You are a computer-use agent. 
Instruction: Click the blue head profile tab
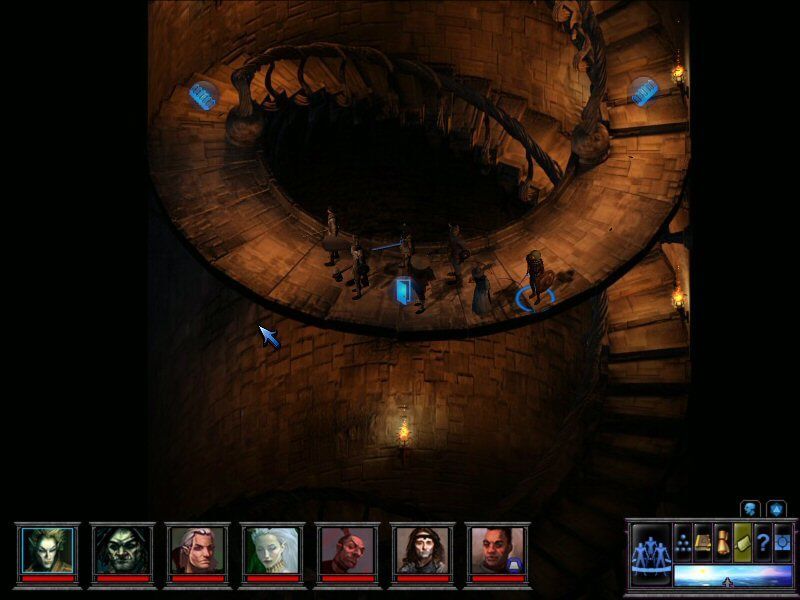point(750,509)
